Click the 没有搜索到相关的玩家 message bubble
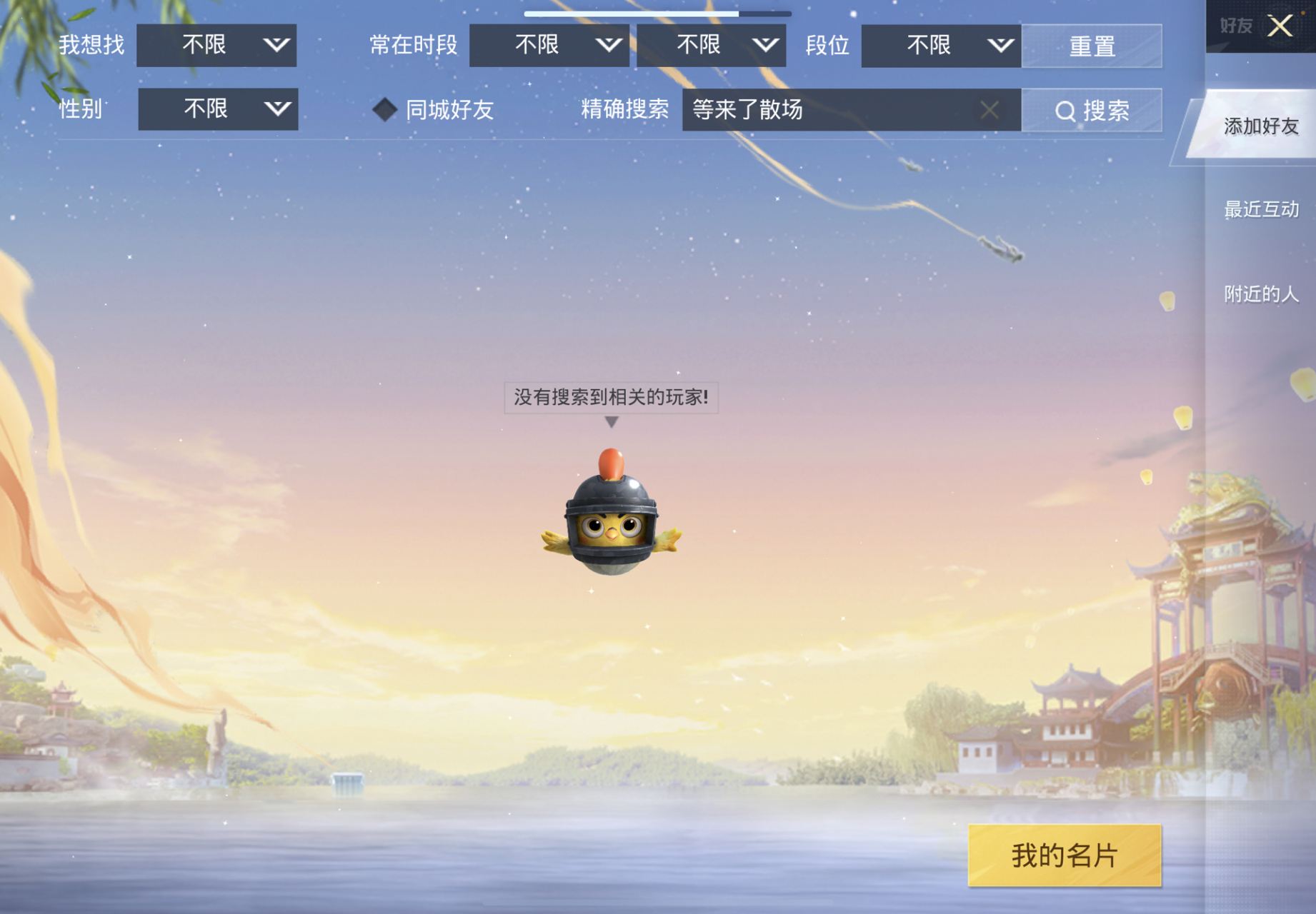The width and height of the screenshot is (1316, 914). click(611, 398)
